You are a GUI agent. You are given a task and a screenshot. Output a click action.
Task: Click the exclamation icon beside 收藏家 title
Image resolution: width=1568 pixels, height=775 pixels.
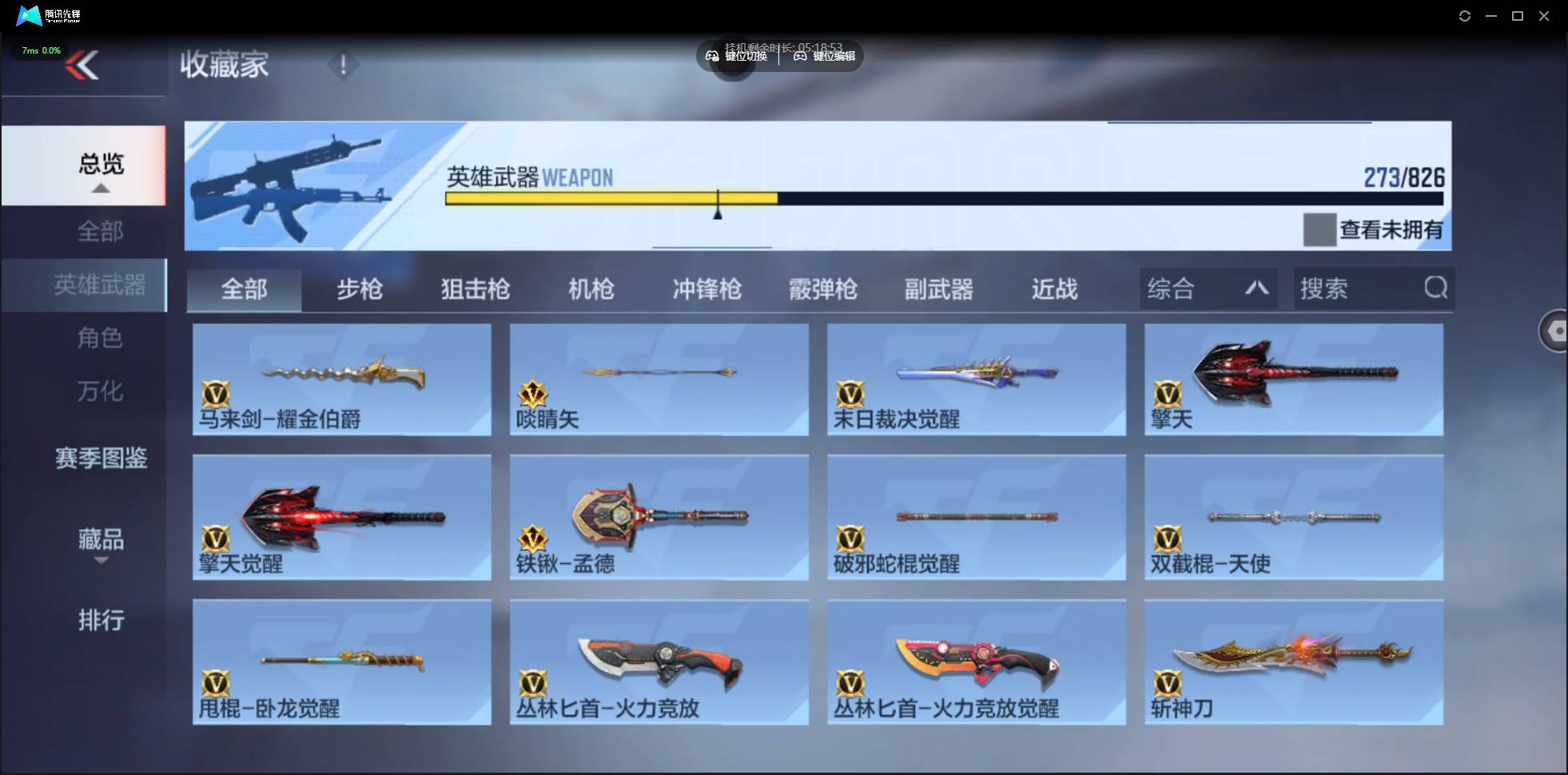click(x=344, y=65)
